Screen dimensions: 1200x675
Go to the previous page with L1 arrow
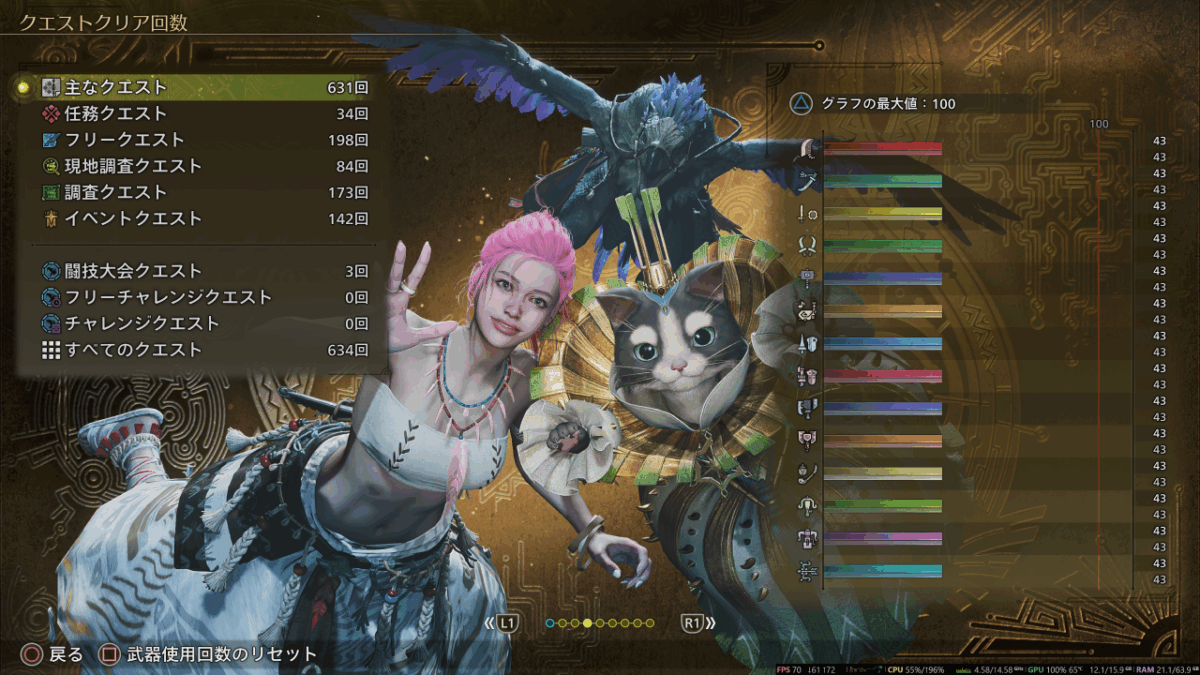[502, 623]
